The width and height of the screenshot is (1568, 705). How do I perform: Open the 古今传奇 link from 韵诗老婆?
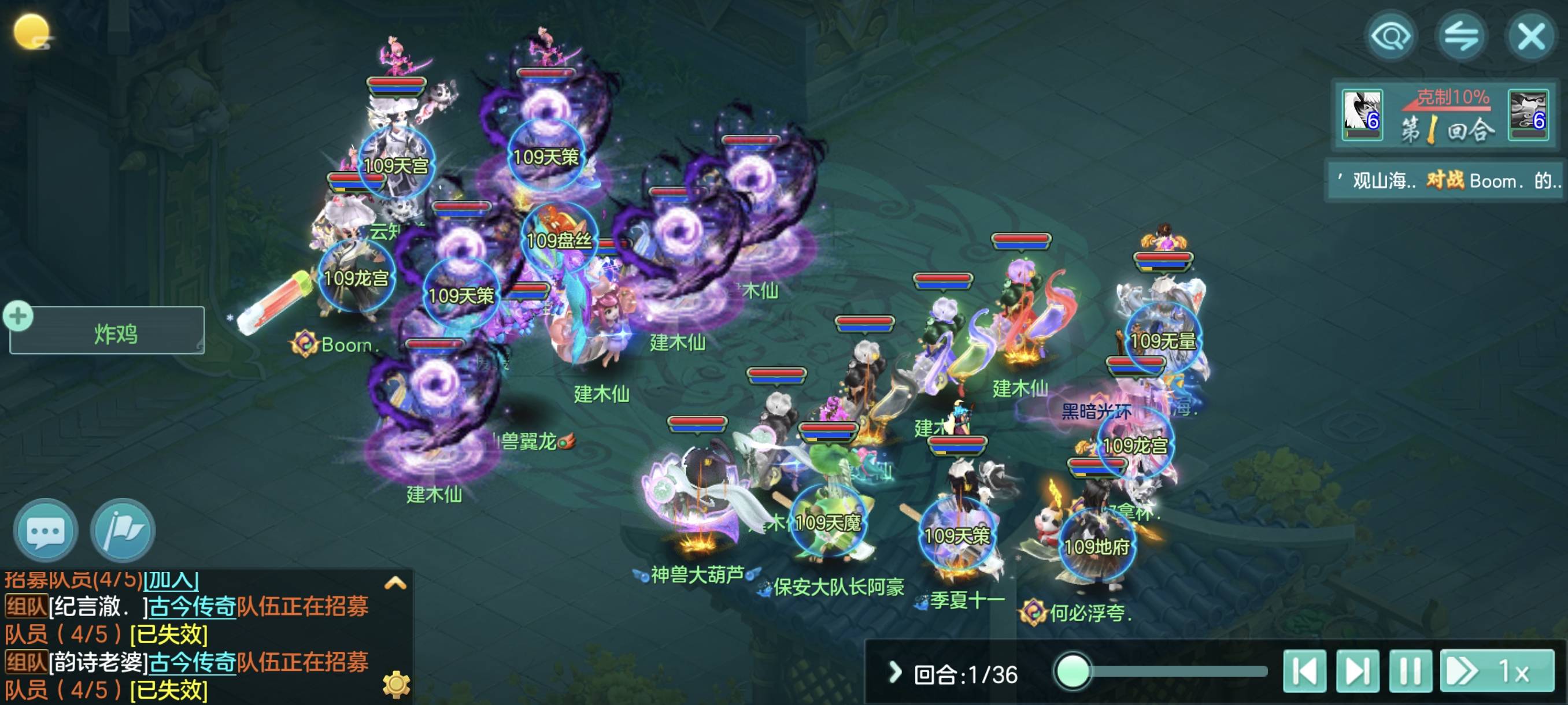(x=193, y=662)
